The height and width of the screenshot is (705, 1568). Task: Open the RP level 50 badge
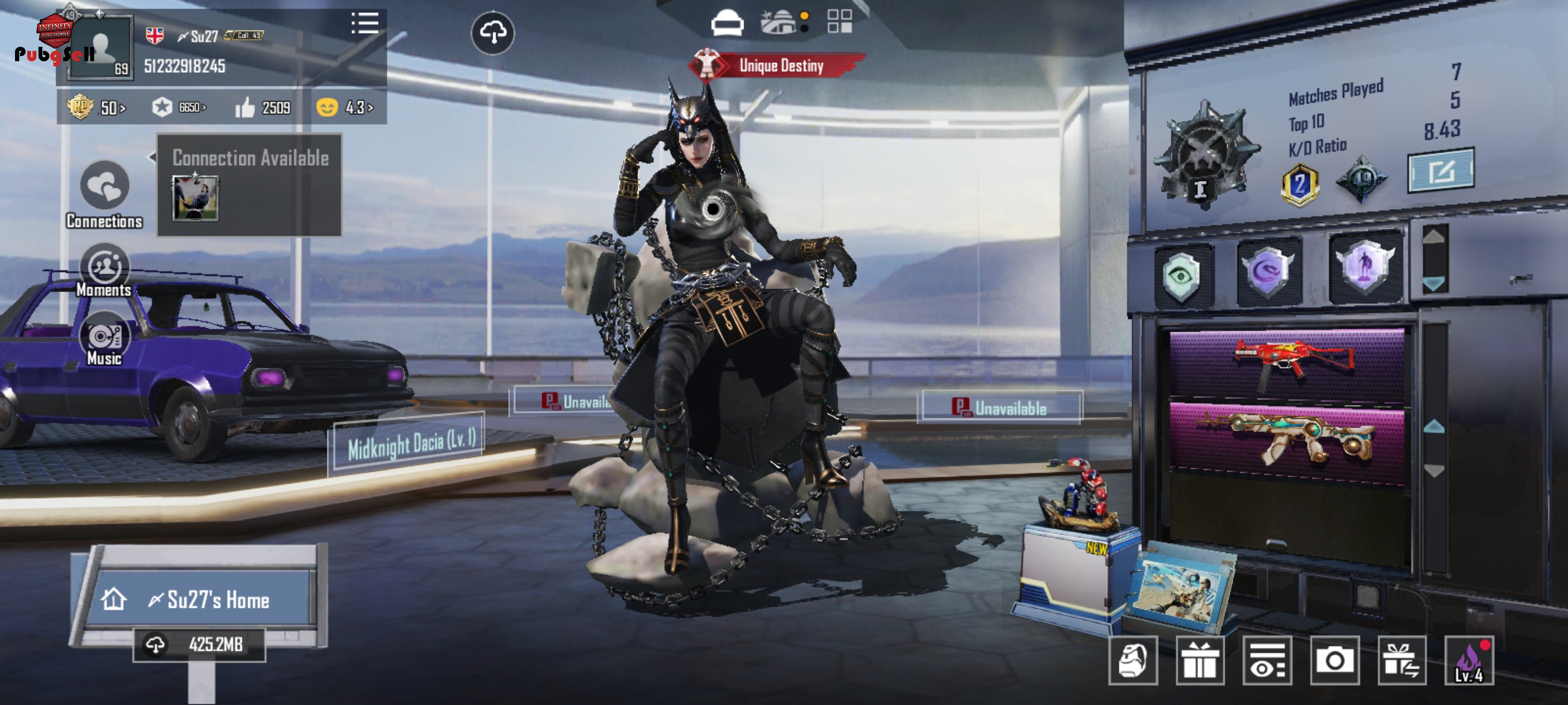pyautogui.click(x=96, y=107)
